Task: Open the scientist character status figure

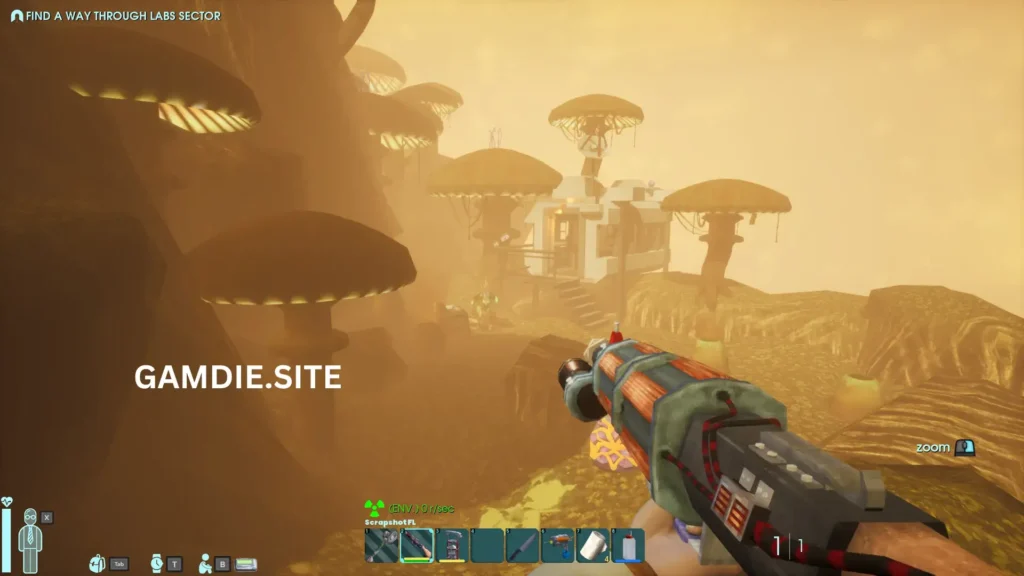Action: (x=30, y=539)
